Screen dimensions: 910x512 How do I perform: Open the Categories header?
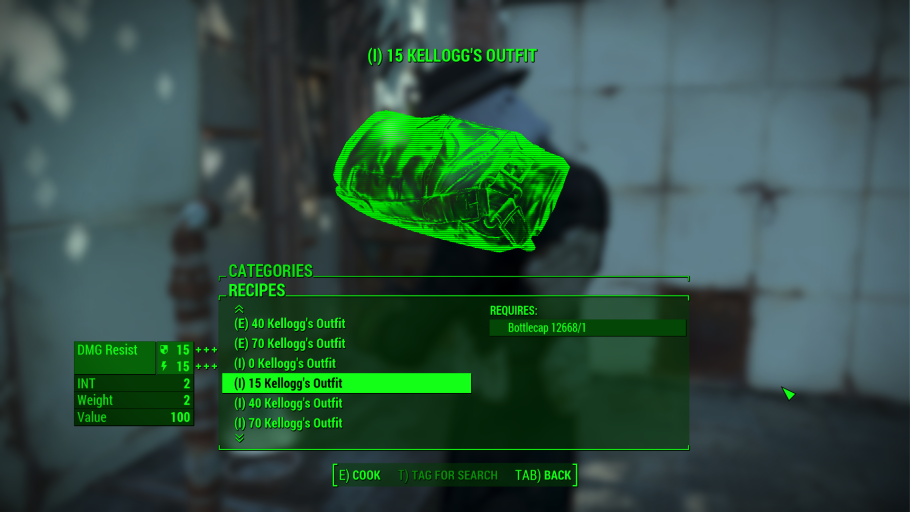[270, 271]
